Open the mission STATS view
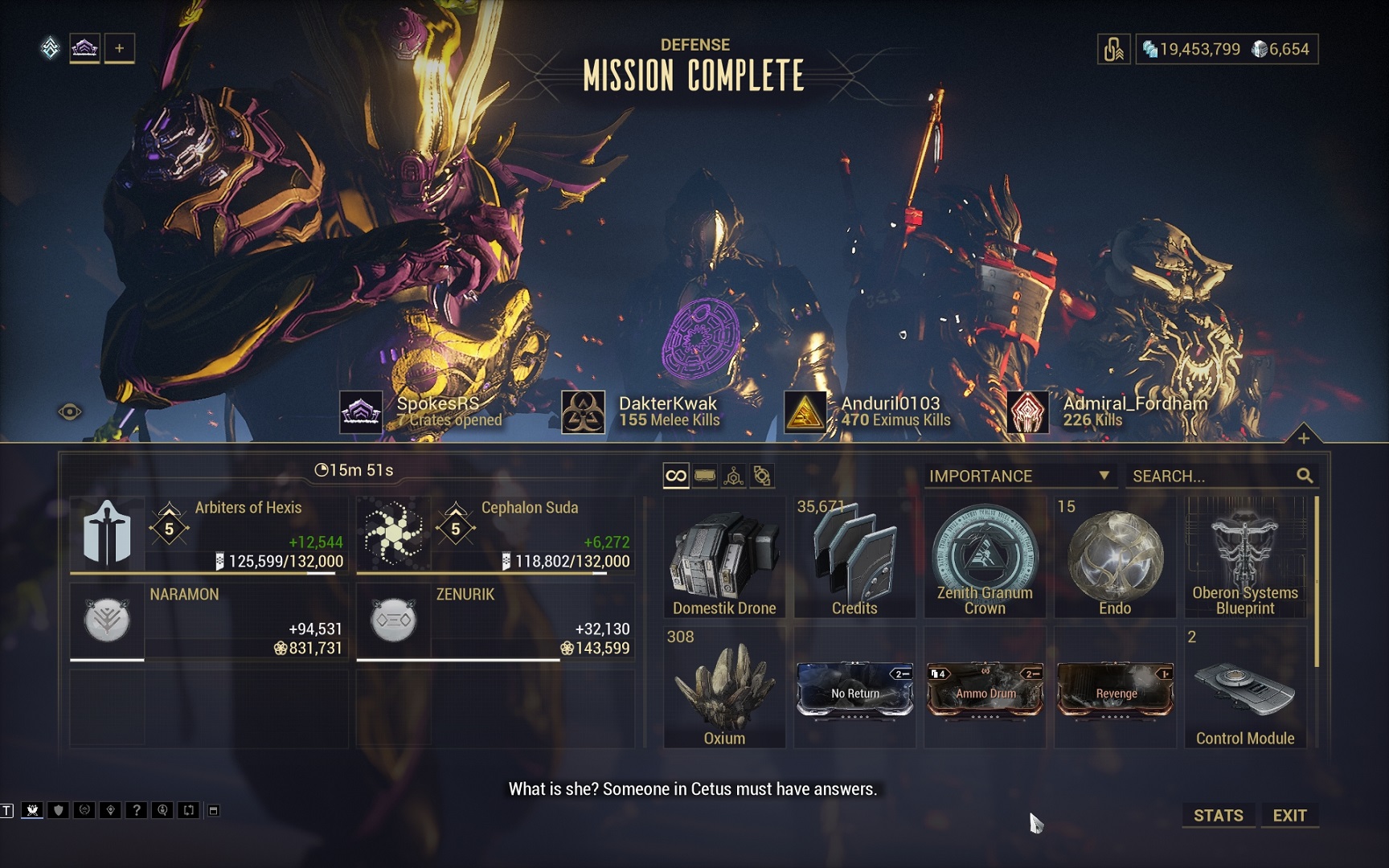This screenshot has width=1389, height=868. tap(1218, 815)
